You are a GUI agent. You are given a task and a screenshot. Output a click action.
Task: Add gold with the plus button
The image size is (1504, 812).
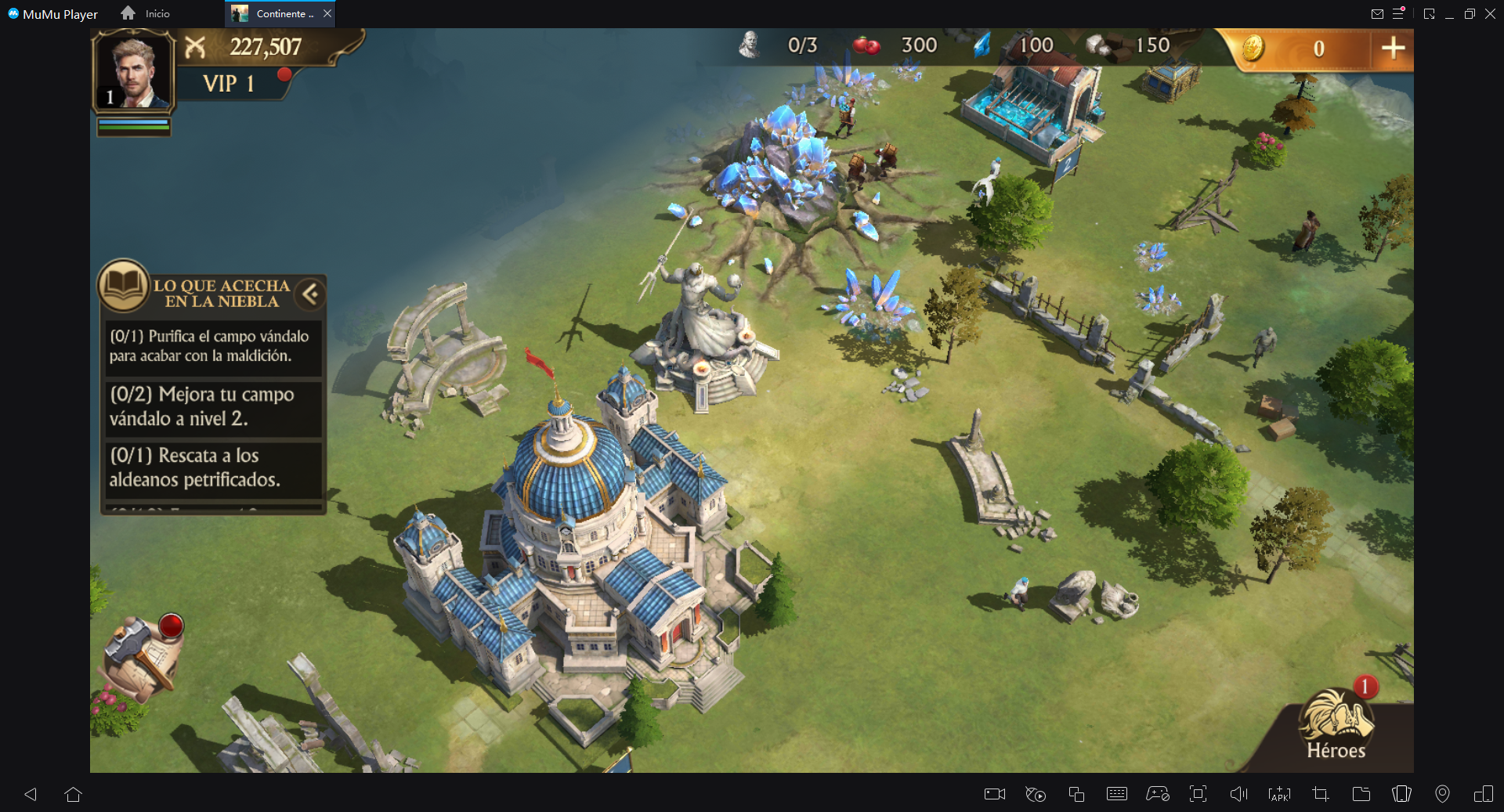(1392, 49)
